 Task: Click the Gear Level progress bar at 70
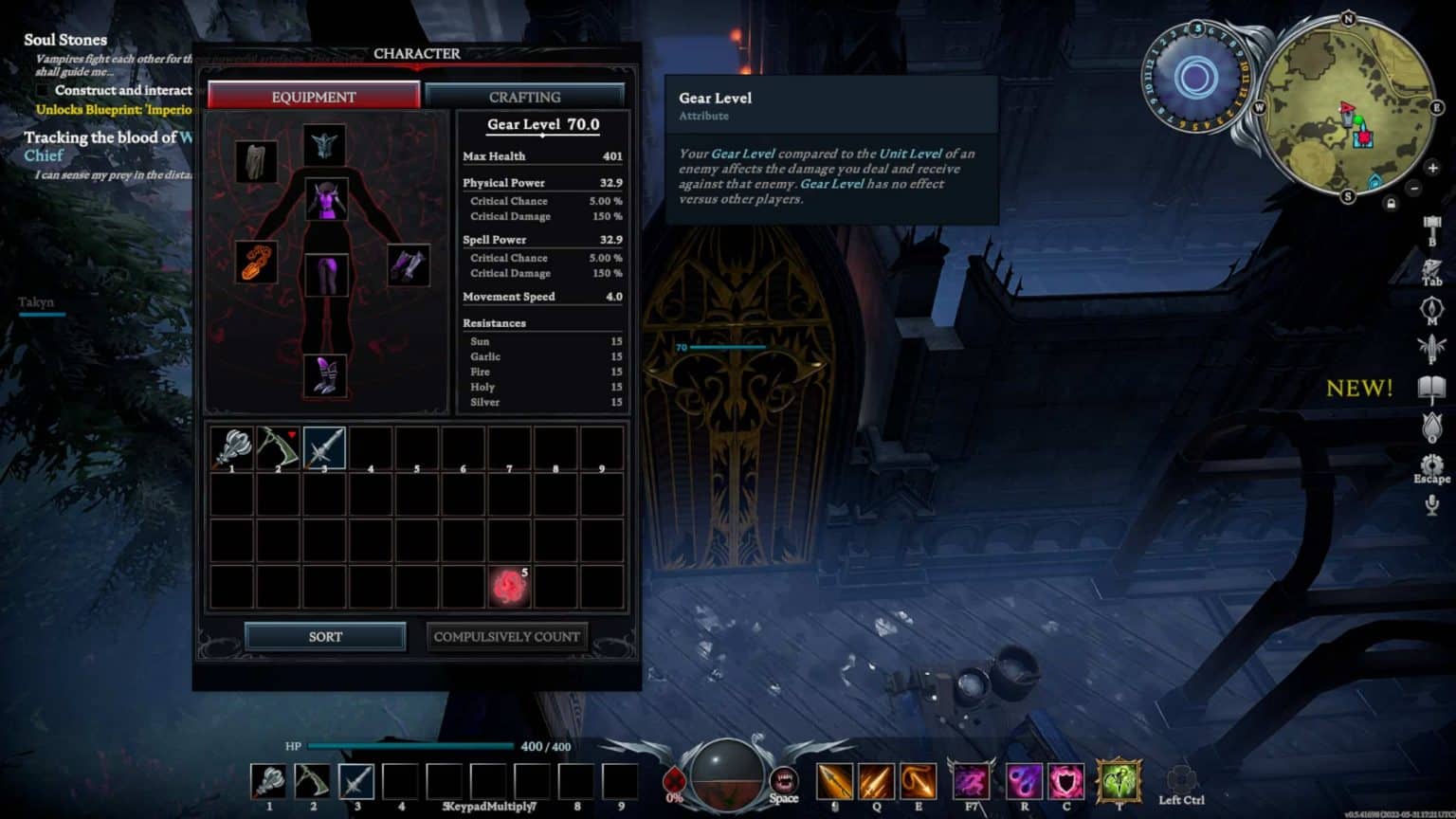tap(730, 347)
